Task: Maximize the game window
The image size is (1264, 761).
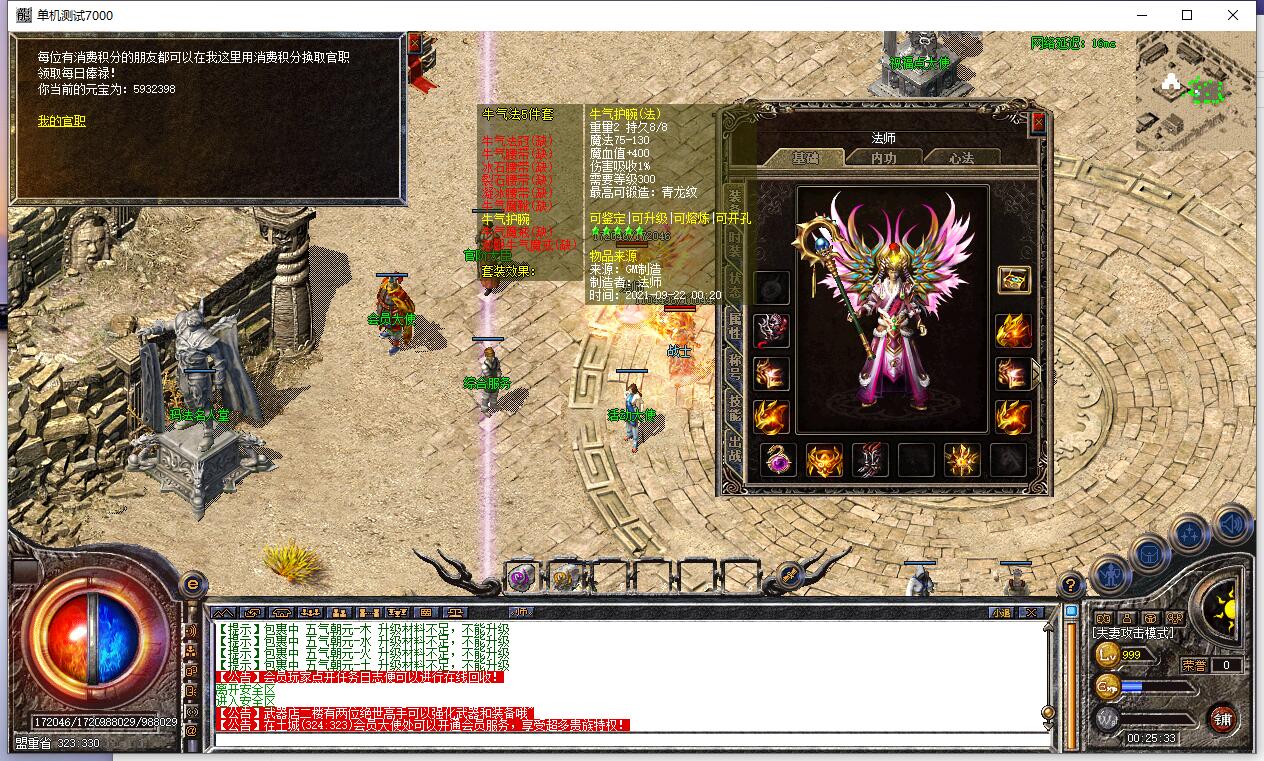Action: tap(1187, 15)
